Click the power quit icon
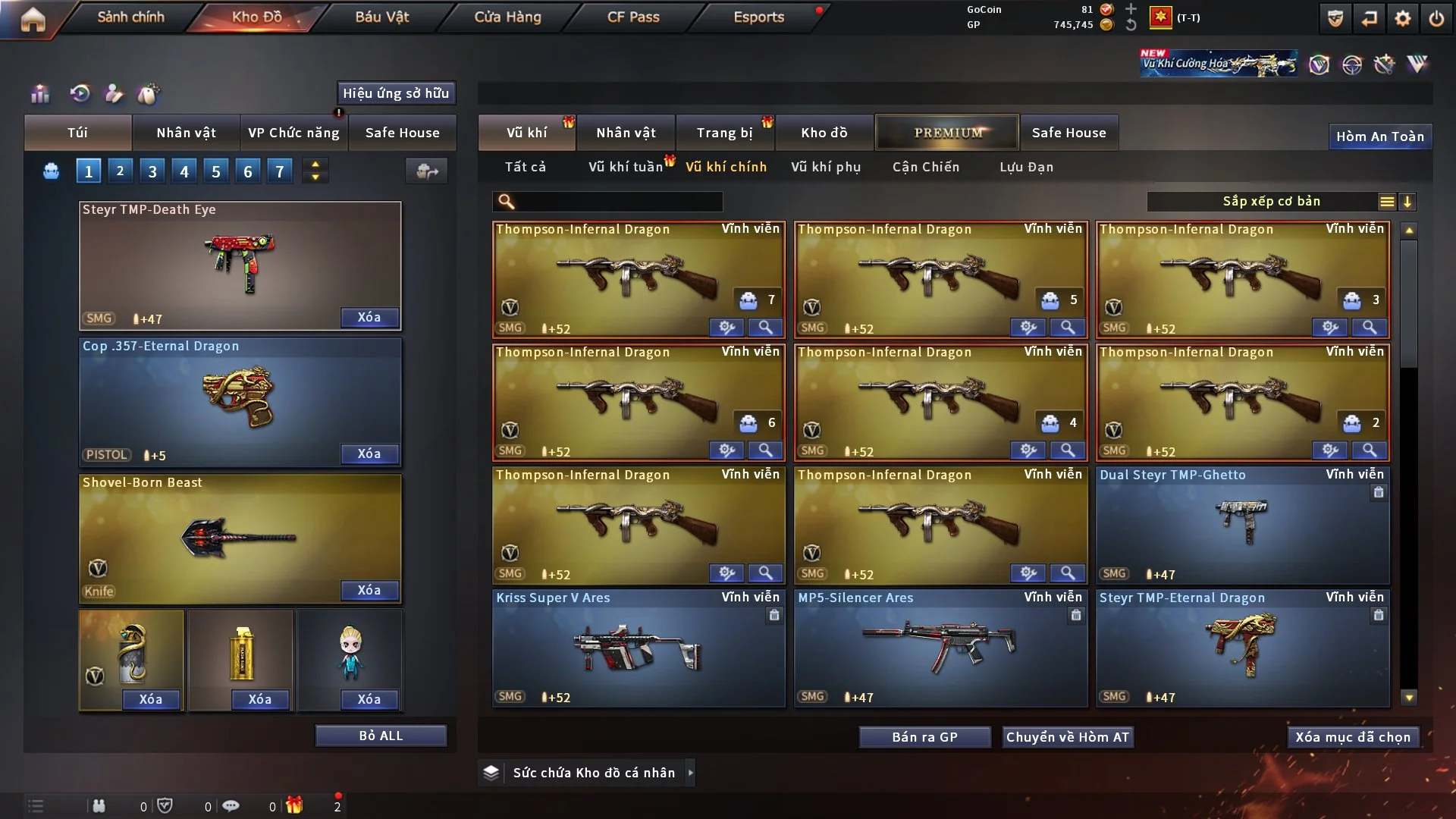The width and height of the screenshot is (1456, 819). 1436,18
